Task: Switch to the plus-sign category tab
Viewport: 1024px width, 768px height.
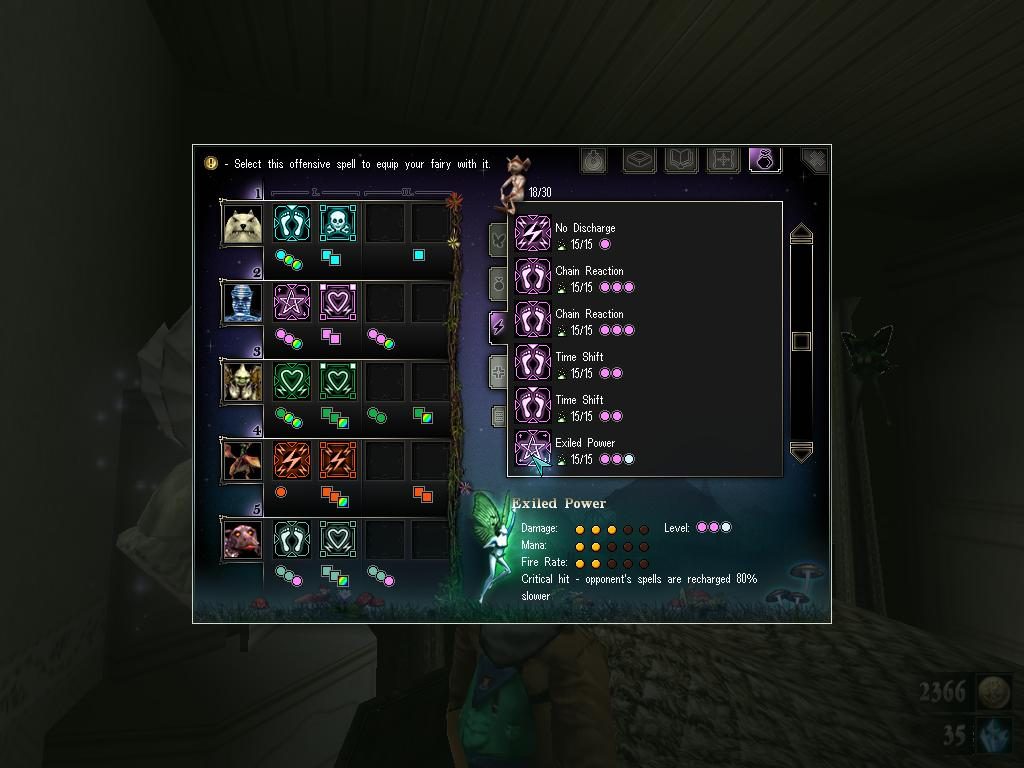Action: coord(498,372)
